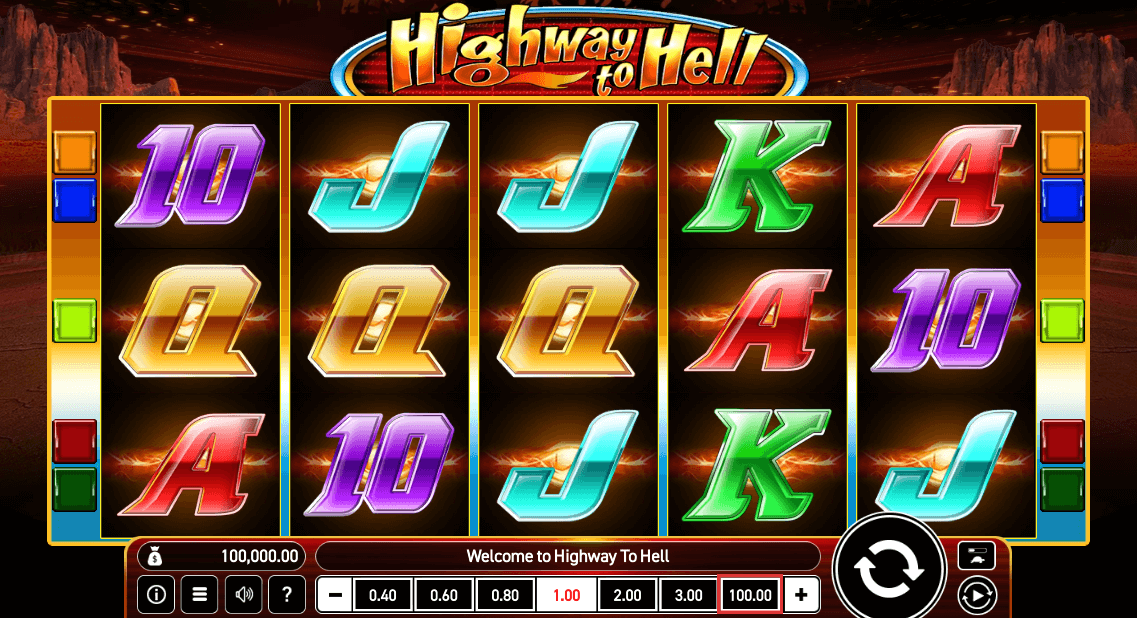Image resolution: width=1137 pixels, height=618 pixels.
Task: Toggle the turbo speed button above autoplay
Action: pos(976,555)
